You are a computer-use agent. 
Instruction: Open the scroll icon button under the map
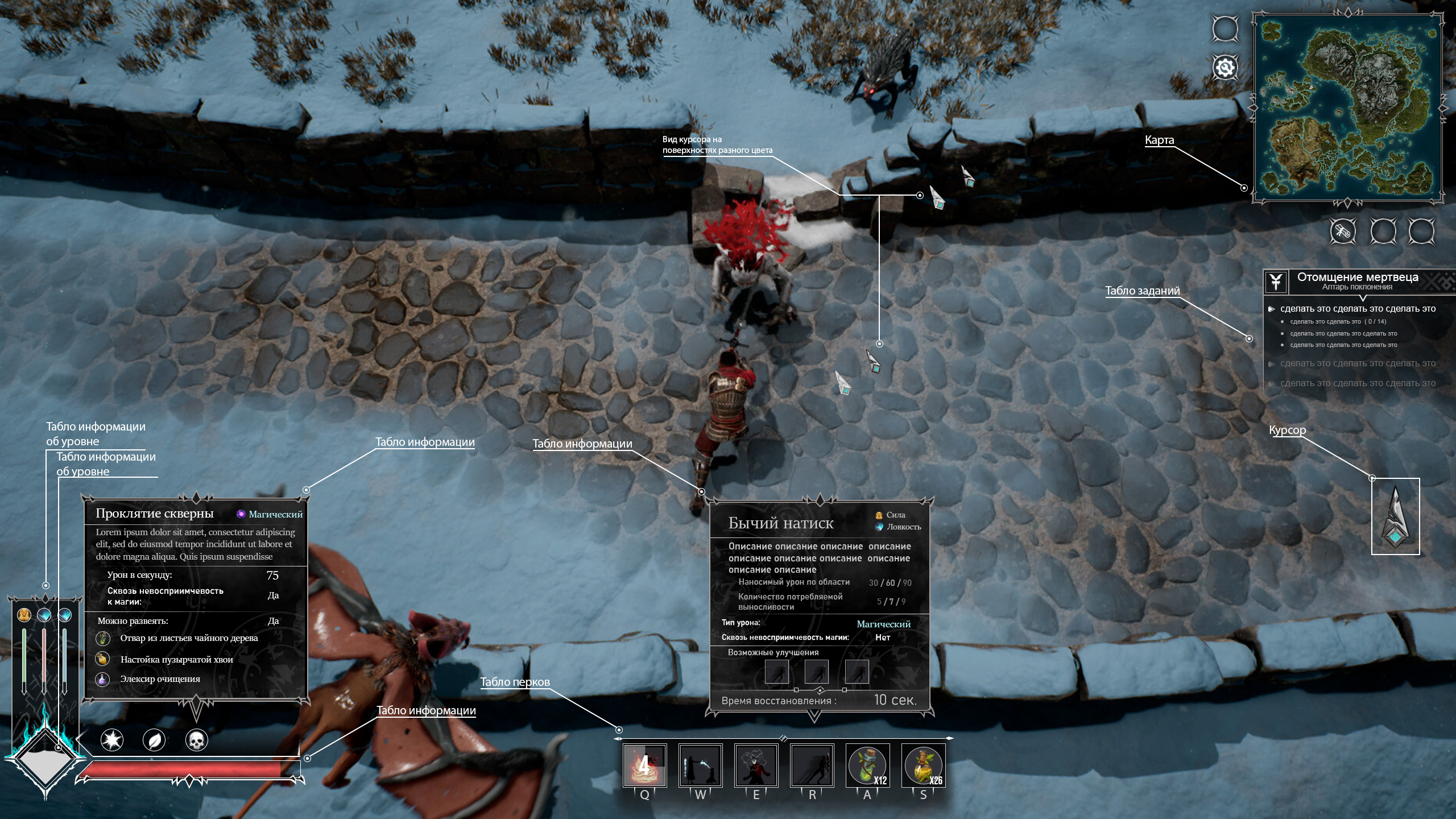[x=1343, y=231]
